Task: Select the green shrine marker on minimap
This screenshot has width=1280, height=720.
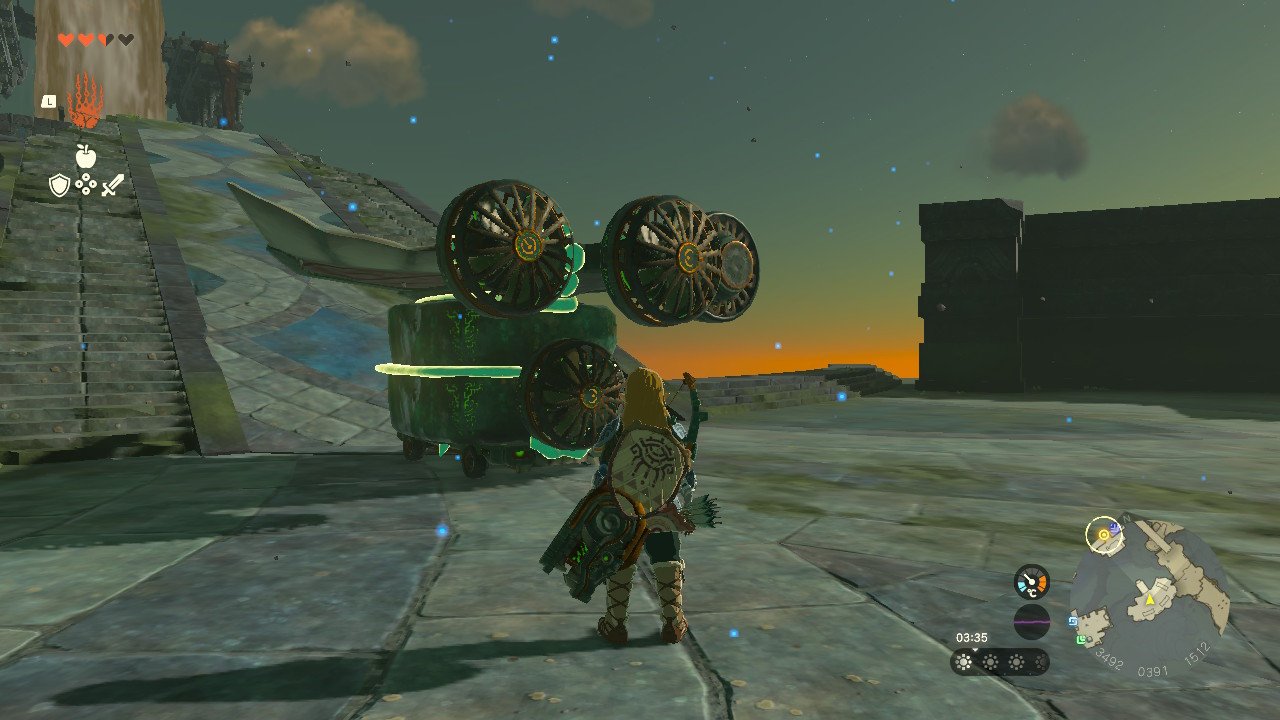Action: tap(1083, 641)
